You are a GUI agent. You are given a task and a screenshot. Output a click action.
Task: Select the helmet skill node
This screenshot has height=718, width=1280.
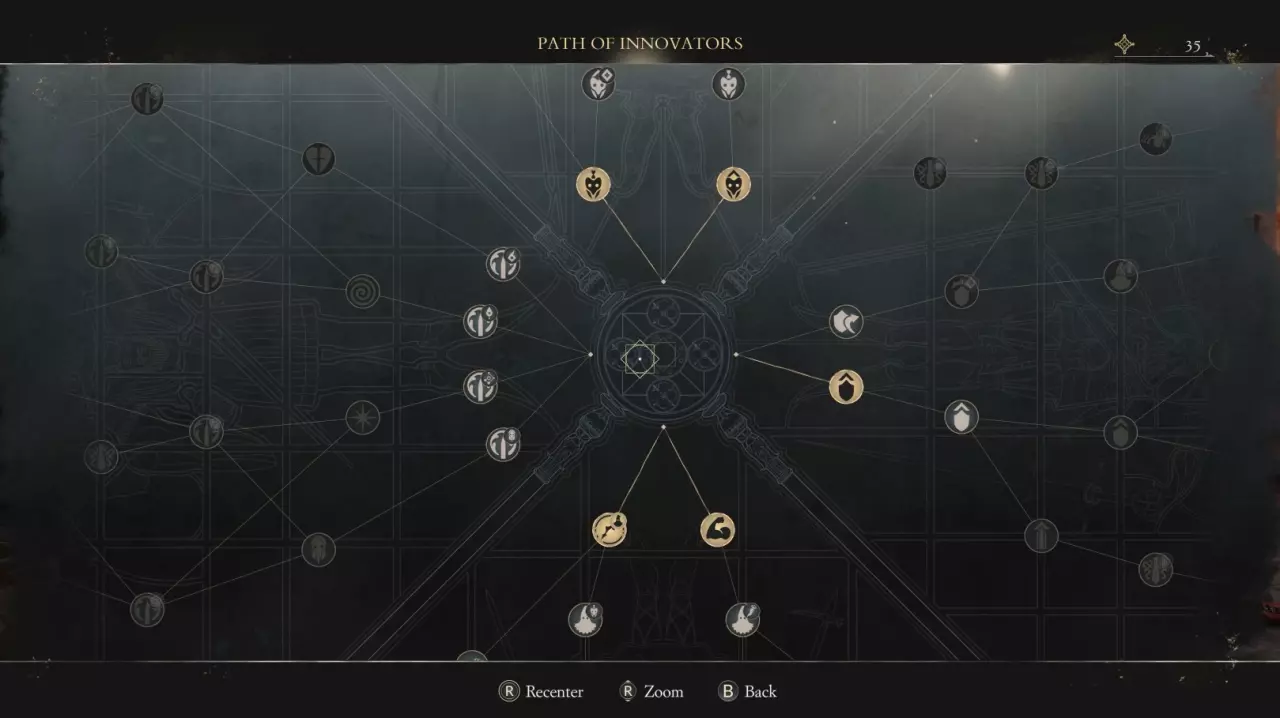pyautogui.click(x=318, y=549)
